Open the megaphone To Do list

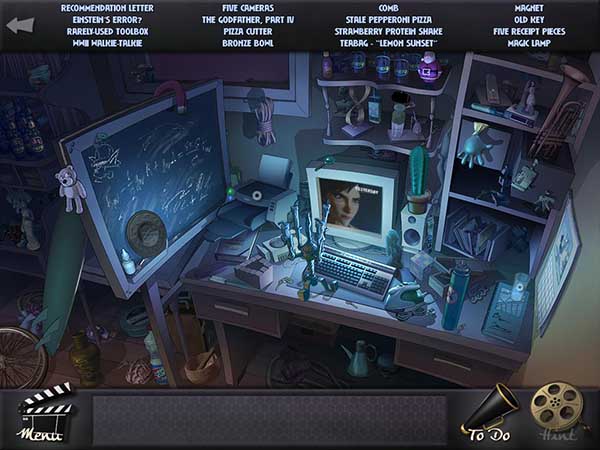[489, 411]
